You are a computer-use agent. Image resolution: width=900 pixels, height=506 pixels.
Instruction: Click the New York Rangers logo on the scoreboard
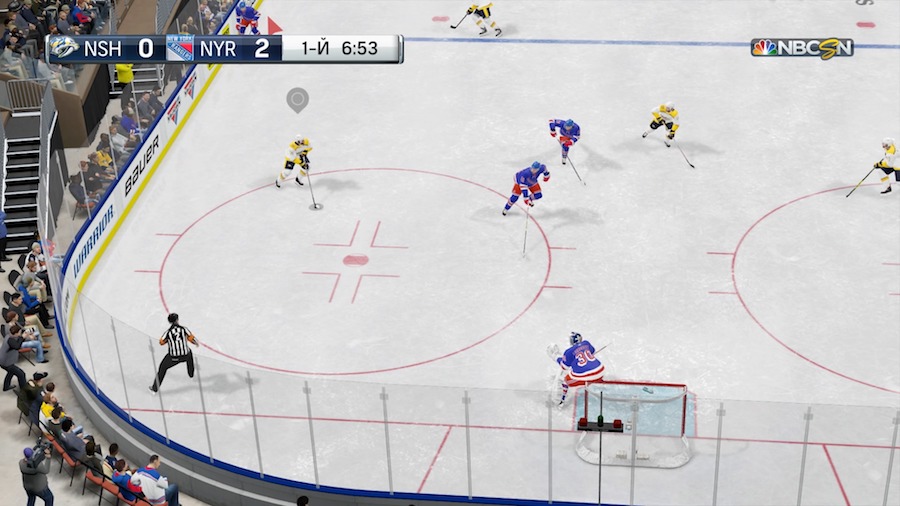[180, 49]
